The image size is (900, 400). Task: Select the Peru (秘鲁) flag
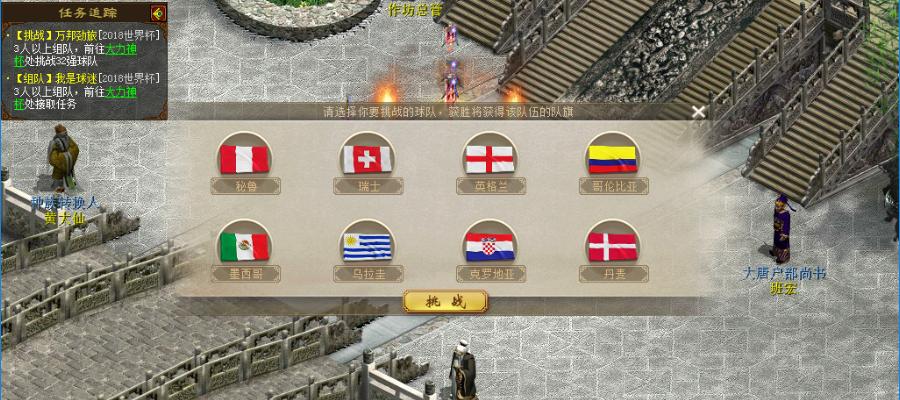246,158
